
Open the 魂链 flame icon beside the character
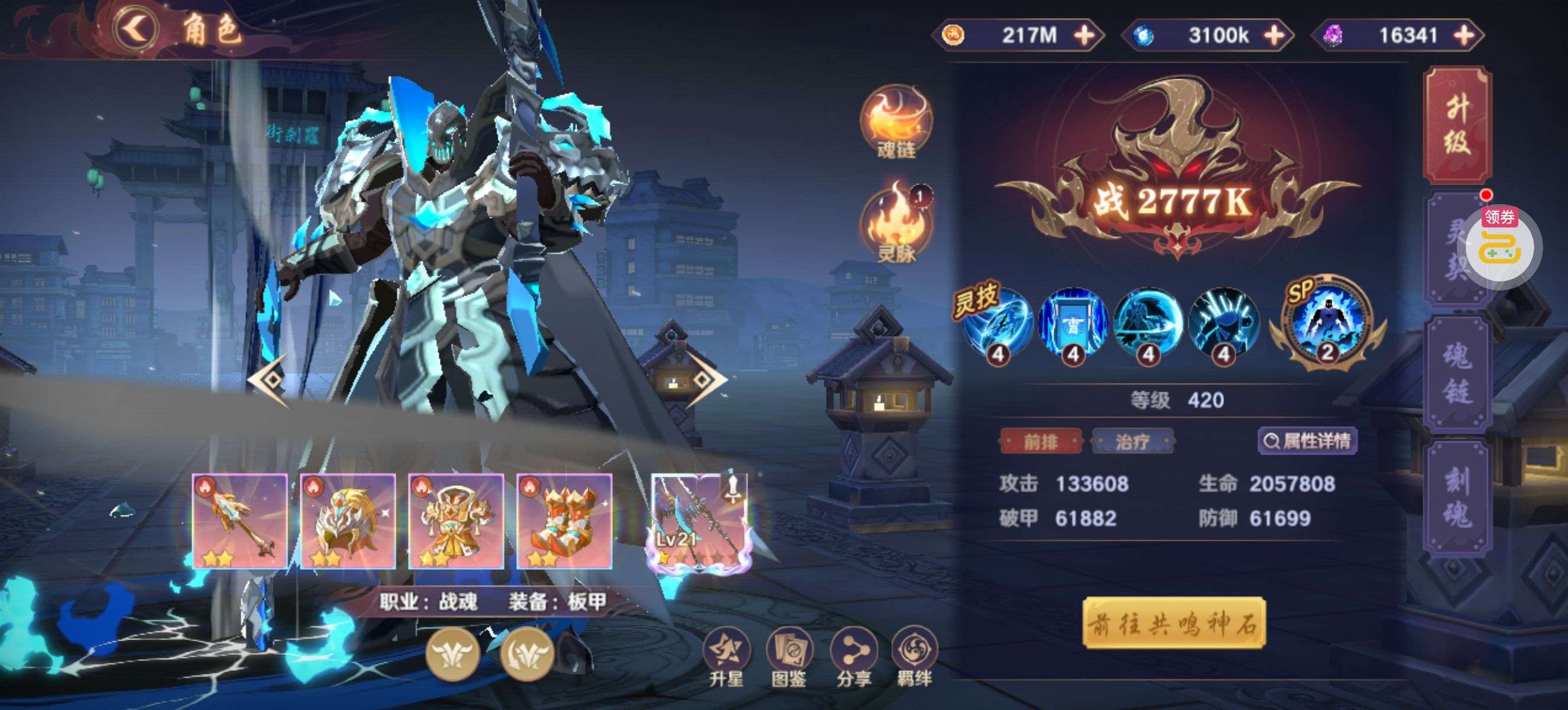895,122
